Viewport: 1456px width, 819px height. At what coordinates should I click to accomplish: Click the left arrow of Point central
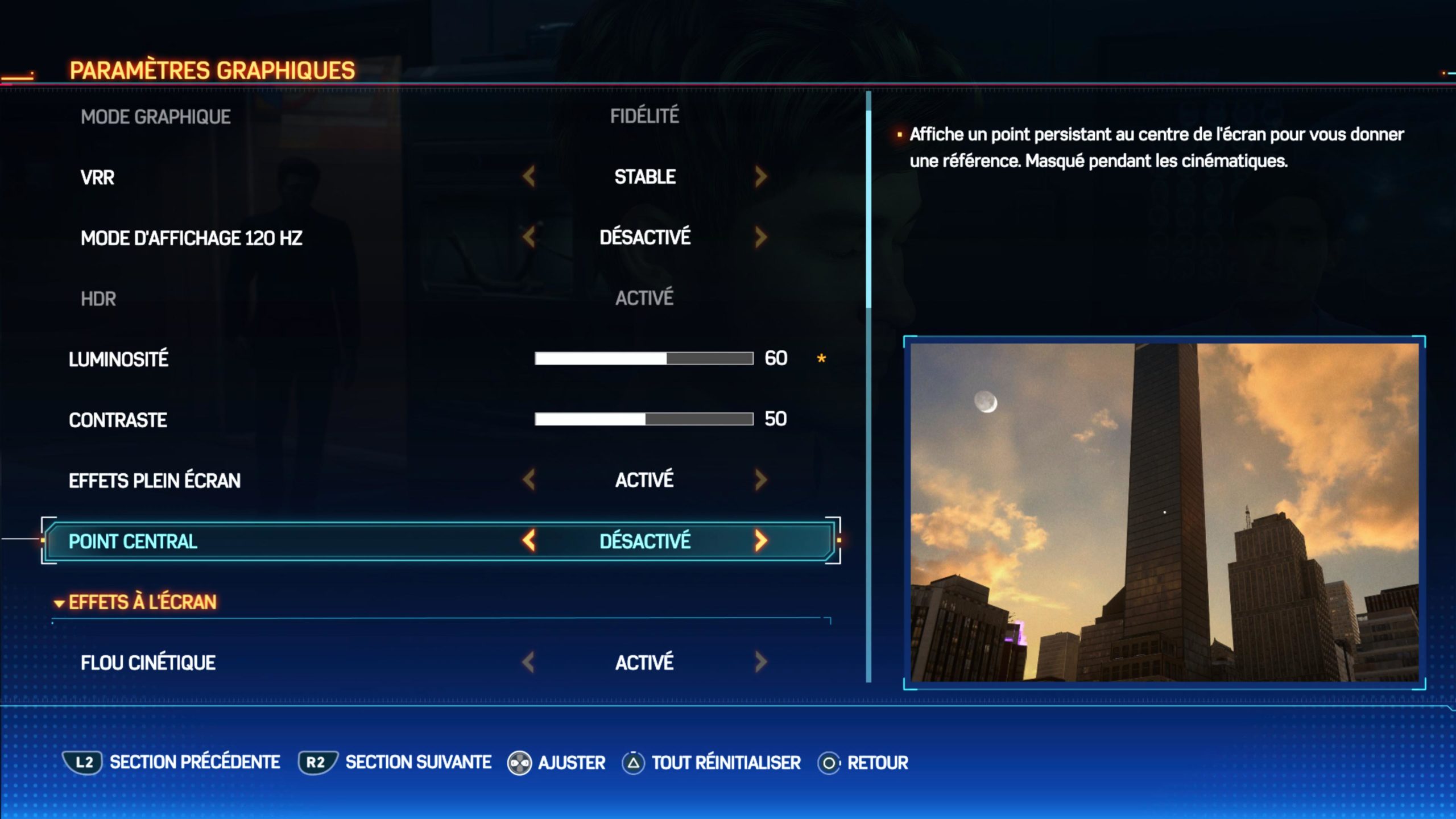coord(529,541)
